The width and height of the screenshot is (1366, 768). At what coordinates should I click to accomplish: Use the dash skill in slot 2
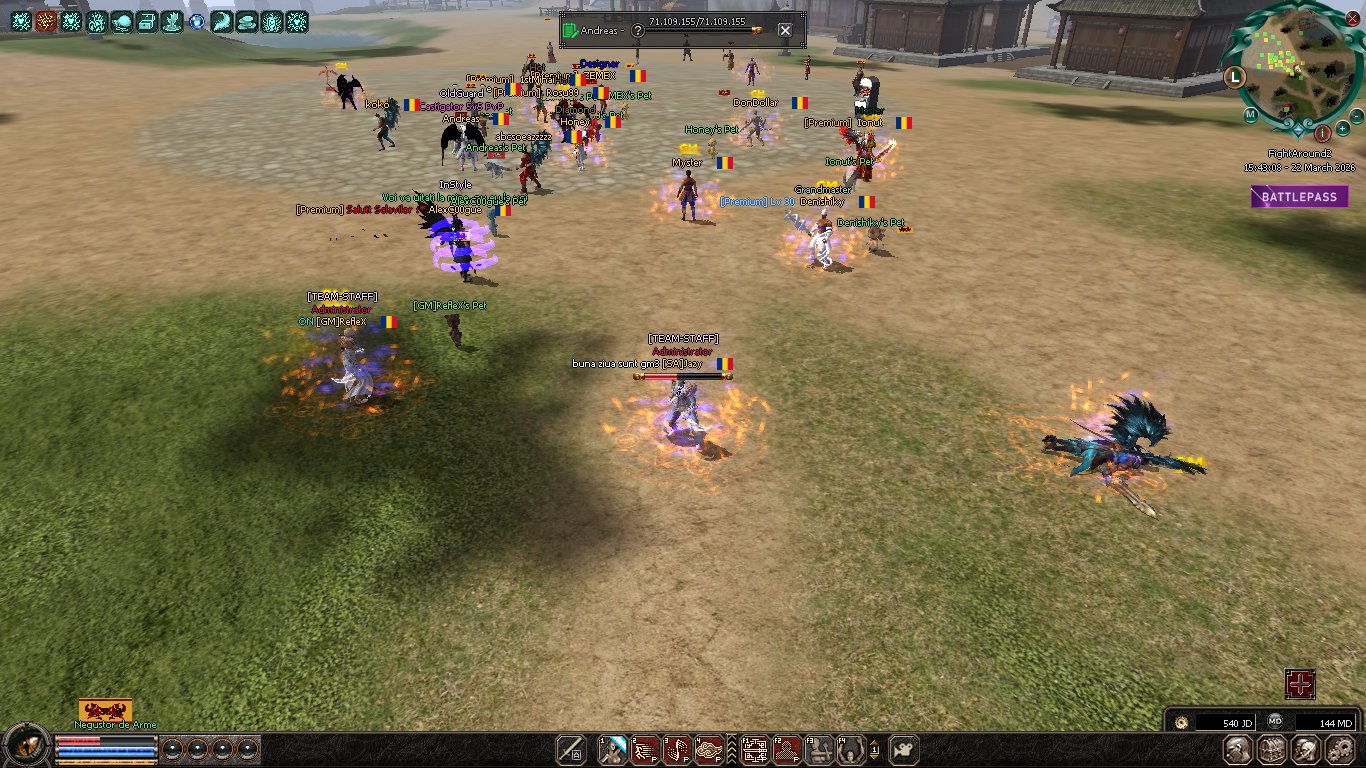(x=645, y=749)
